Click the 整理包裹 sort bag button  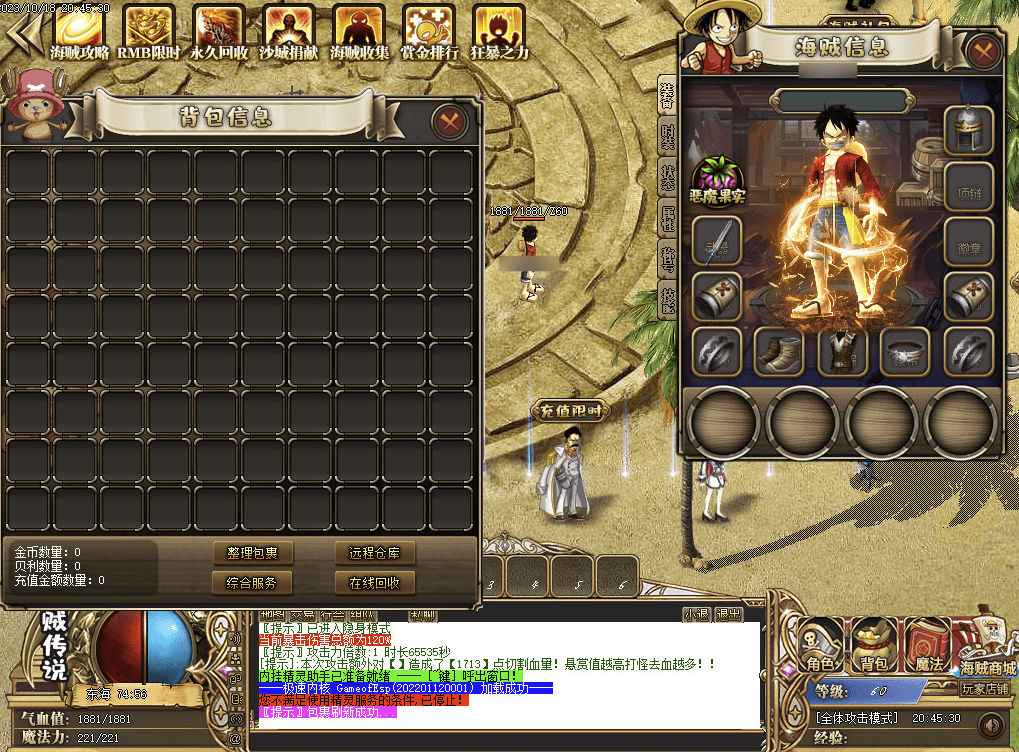(x=253, y=553)
